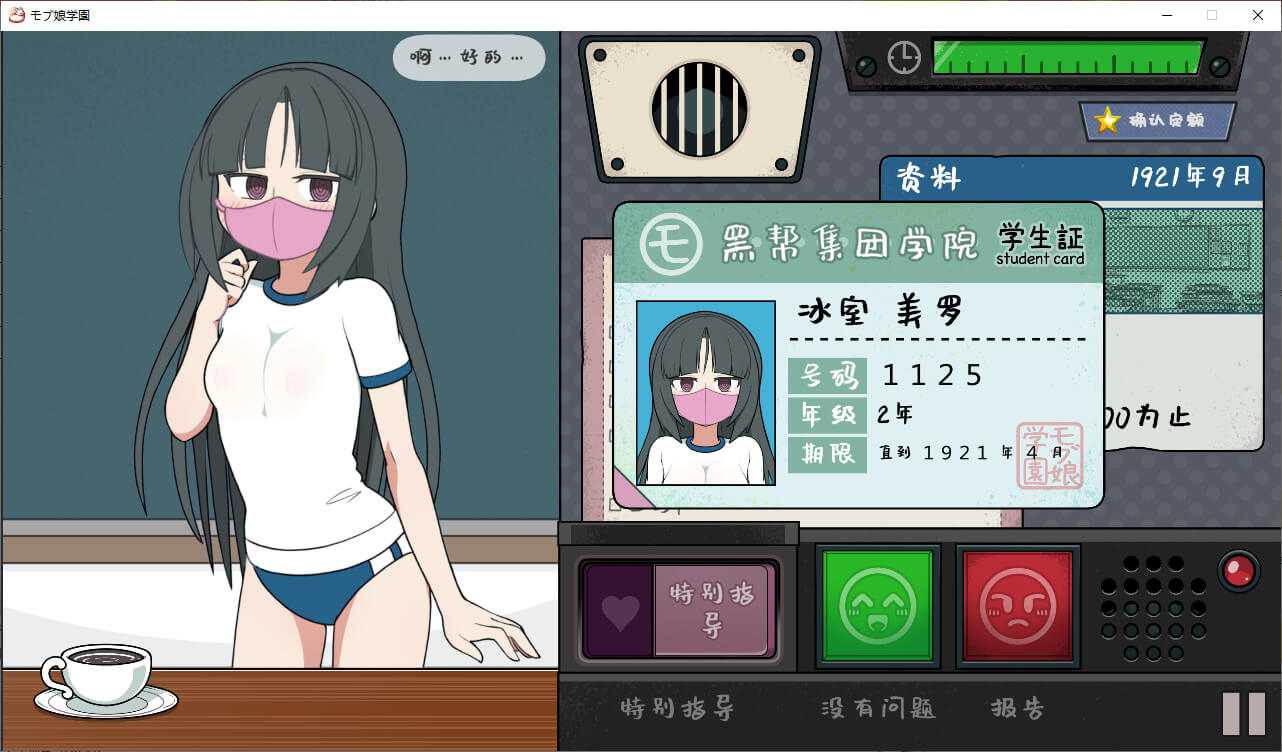The image size is (1282, 752).
Task: Activate the pink 特别指导 heart button
Action: (680, 611)
